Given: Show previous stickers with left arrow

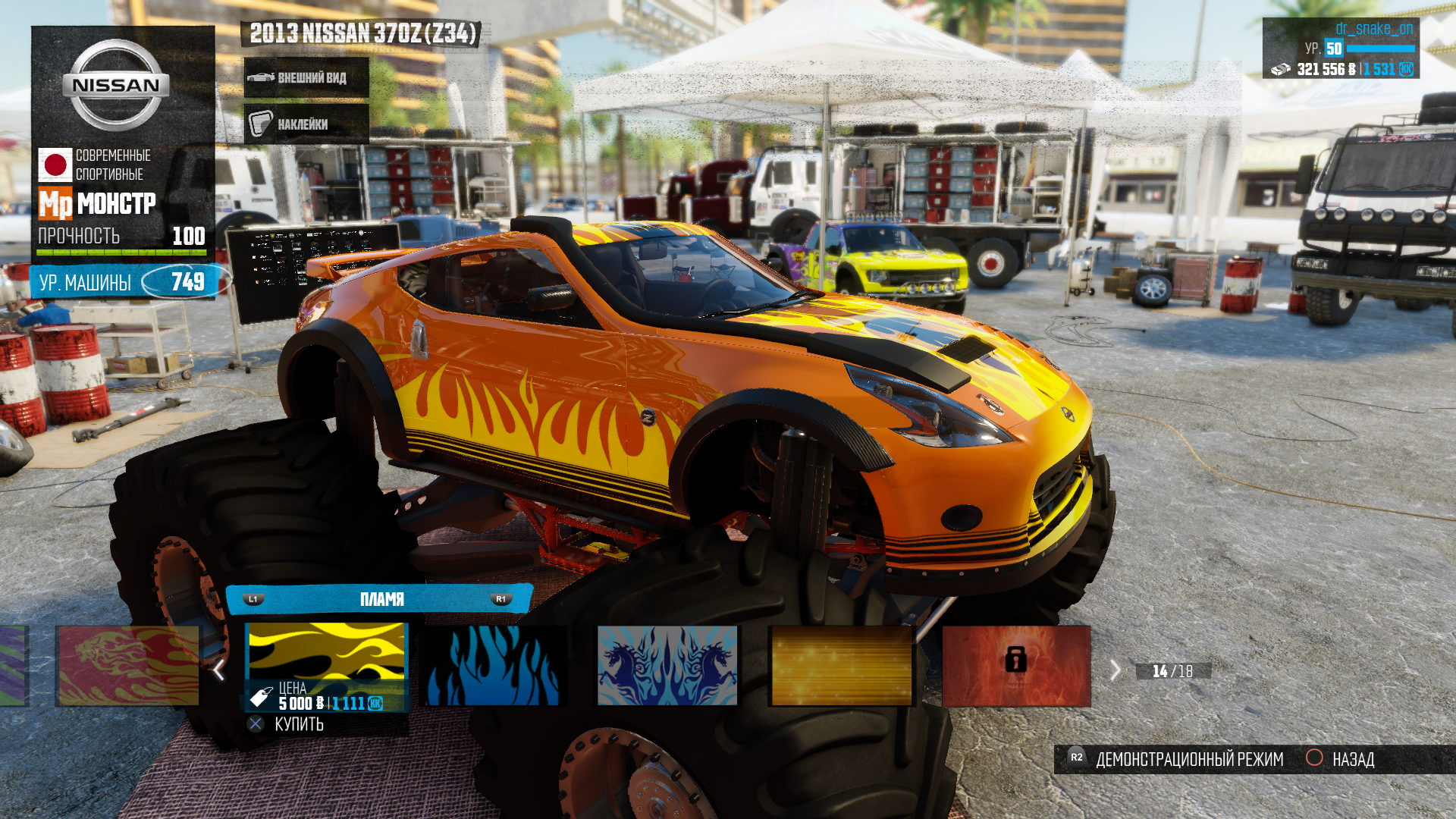Looking at the screenshot, I should (219, 670).
